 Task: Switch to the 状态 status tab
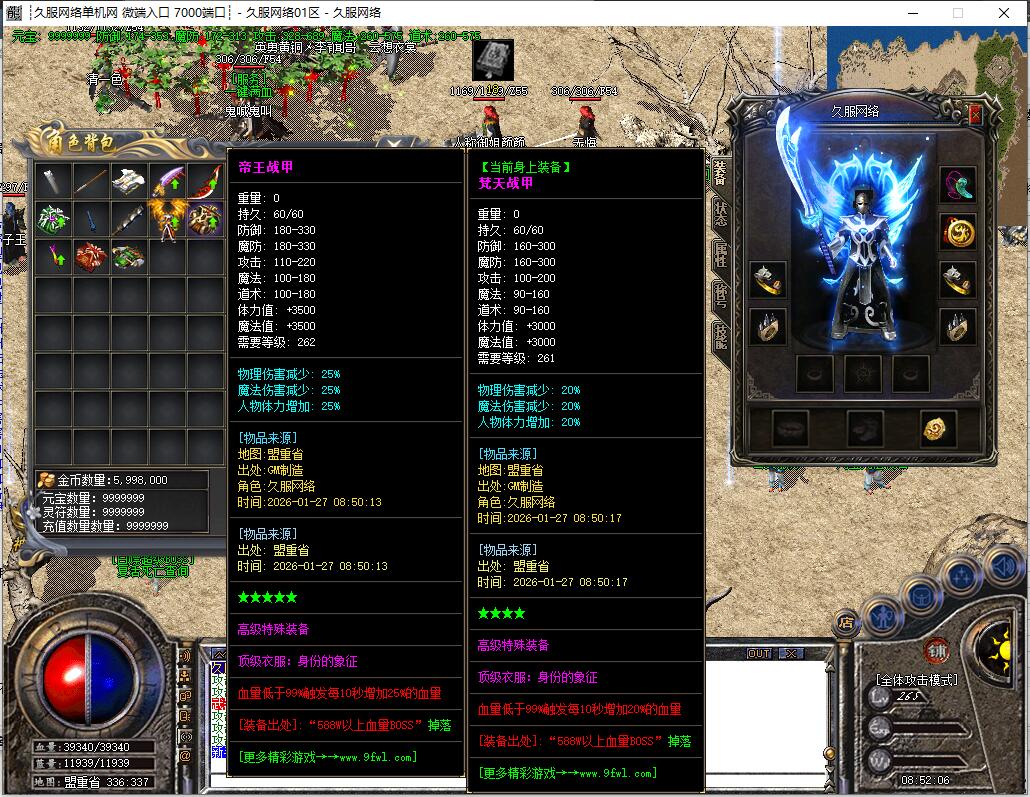tap(720, 211)
